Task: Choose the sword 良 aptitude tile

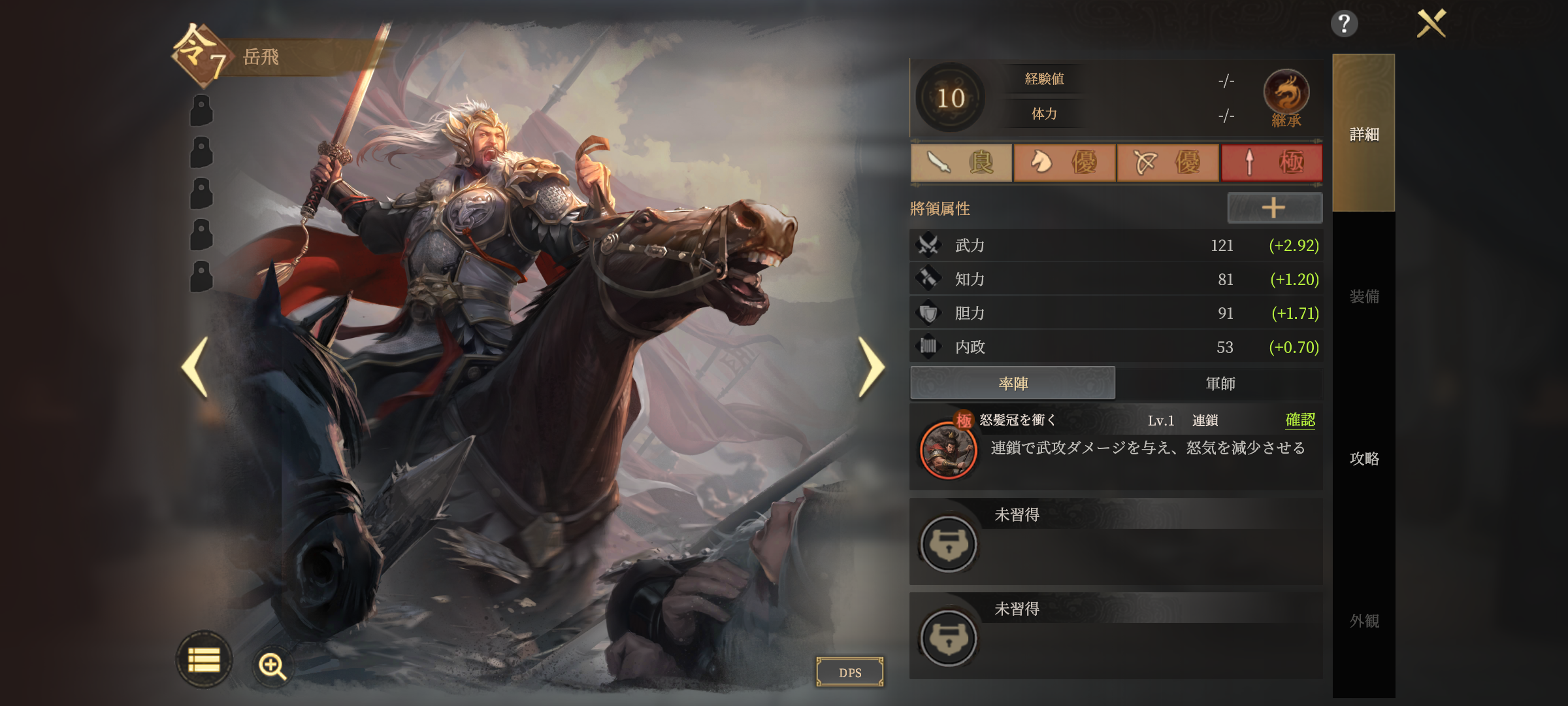Action: (961, 162)
